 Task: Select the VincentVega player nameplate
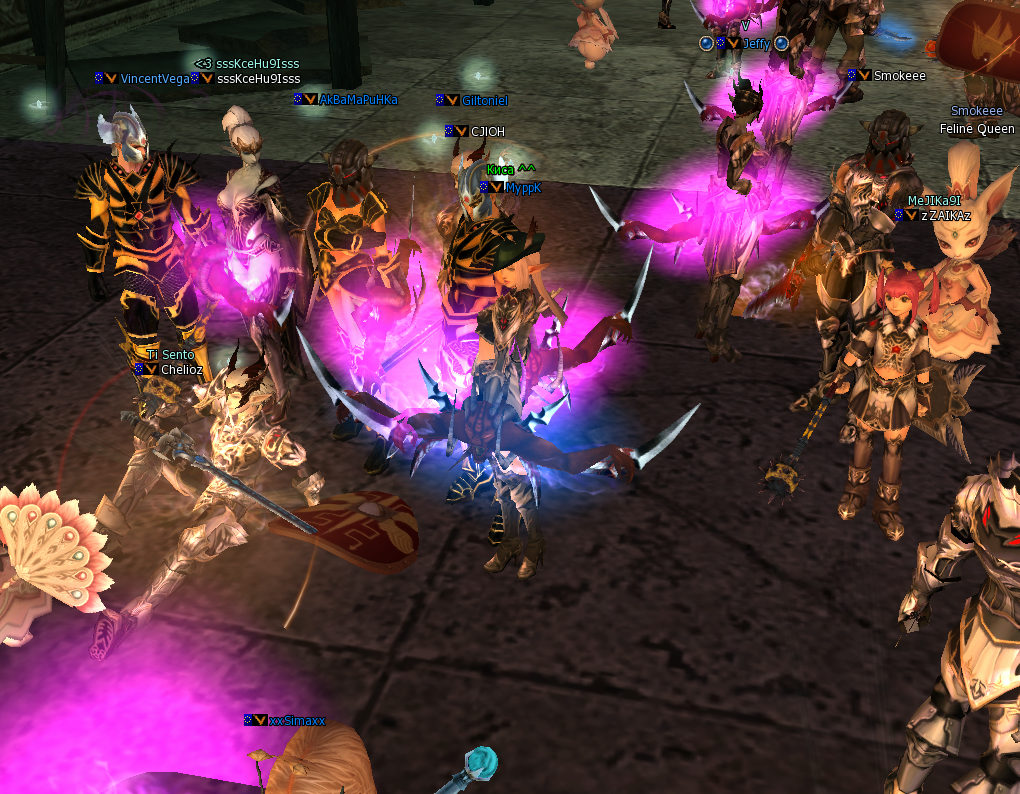click(x=154, y=78)
